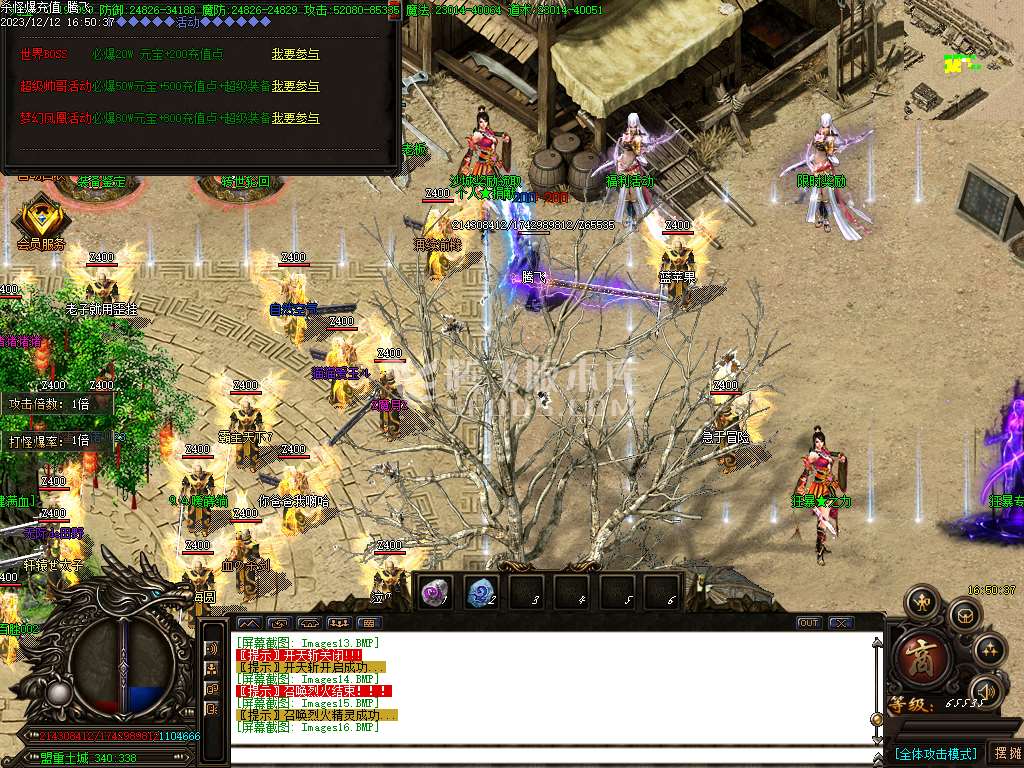Viewport: 1024px width, 768px height.
Task: Toggle the sound-wave chat channel button
Action: point(212,648)
